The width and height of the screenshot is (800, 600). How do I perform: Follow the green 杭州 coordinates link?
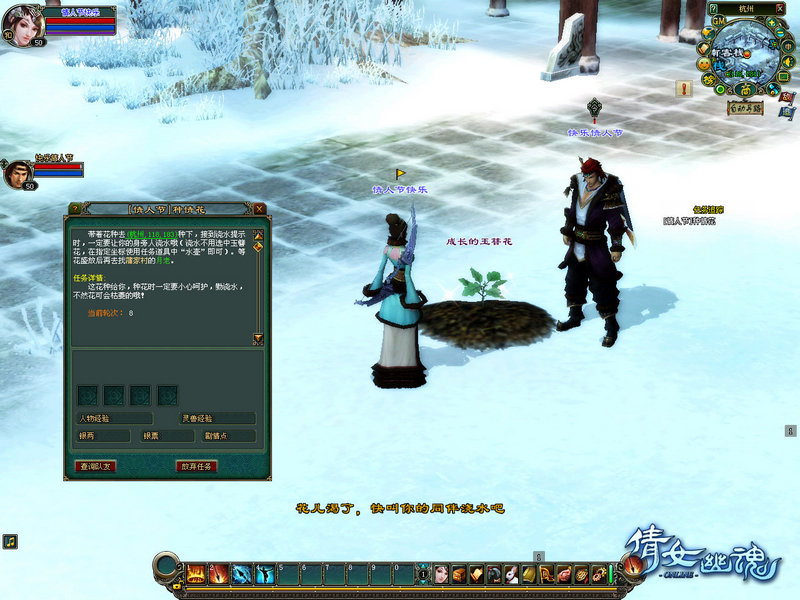click(144, 234)
